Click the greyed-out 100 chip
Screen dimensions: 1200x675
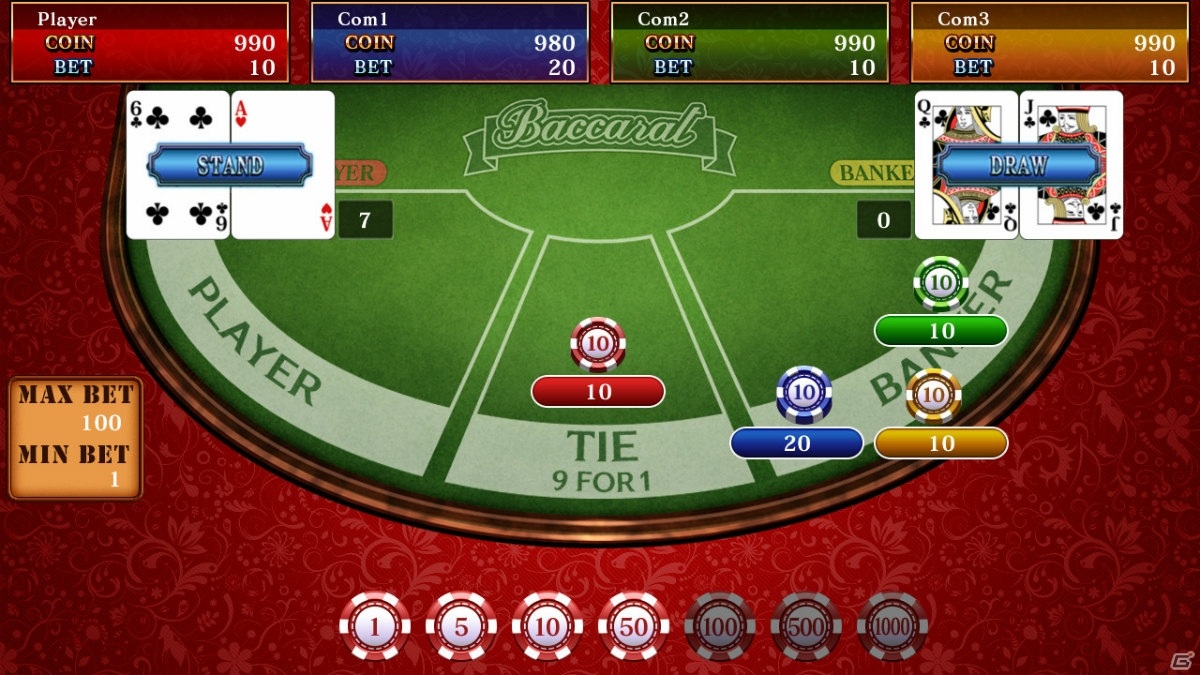(x=720, y=627)
